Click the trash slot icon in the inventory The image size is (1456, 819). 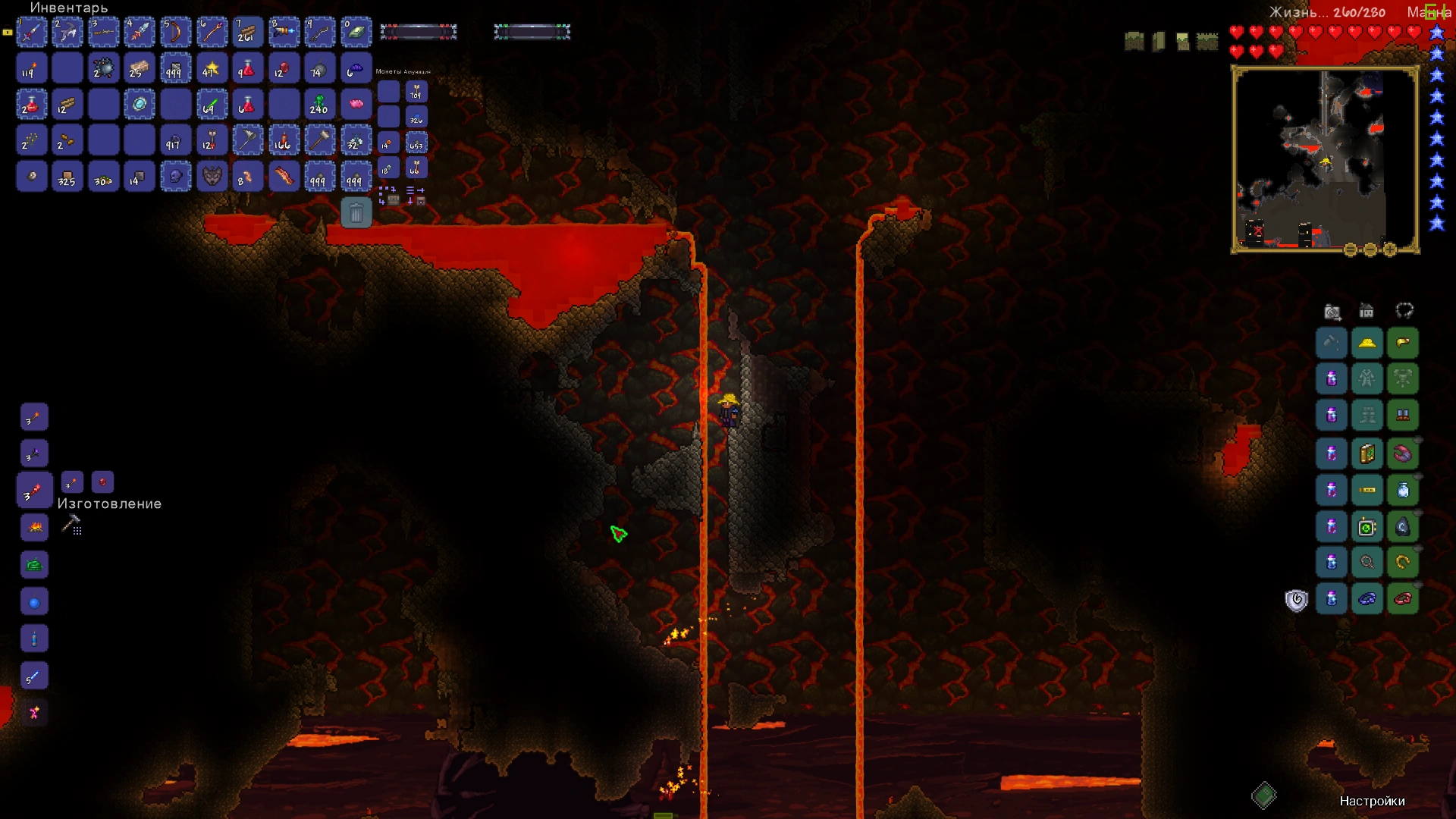click(x=356, y=213)
